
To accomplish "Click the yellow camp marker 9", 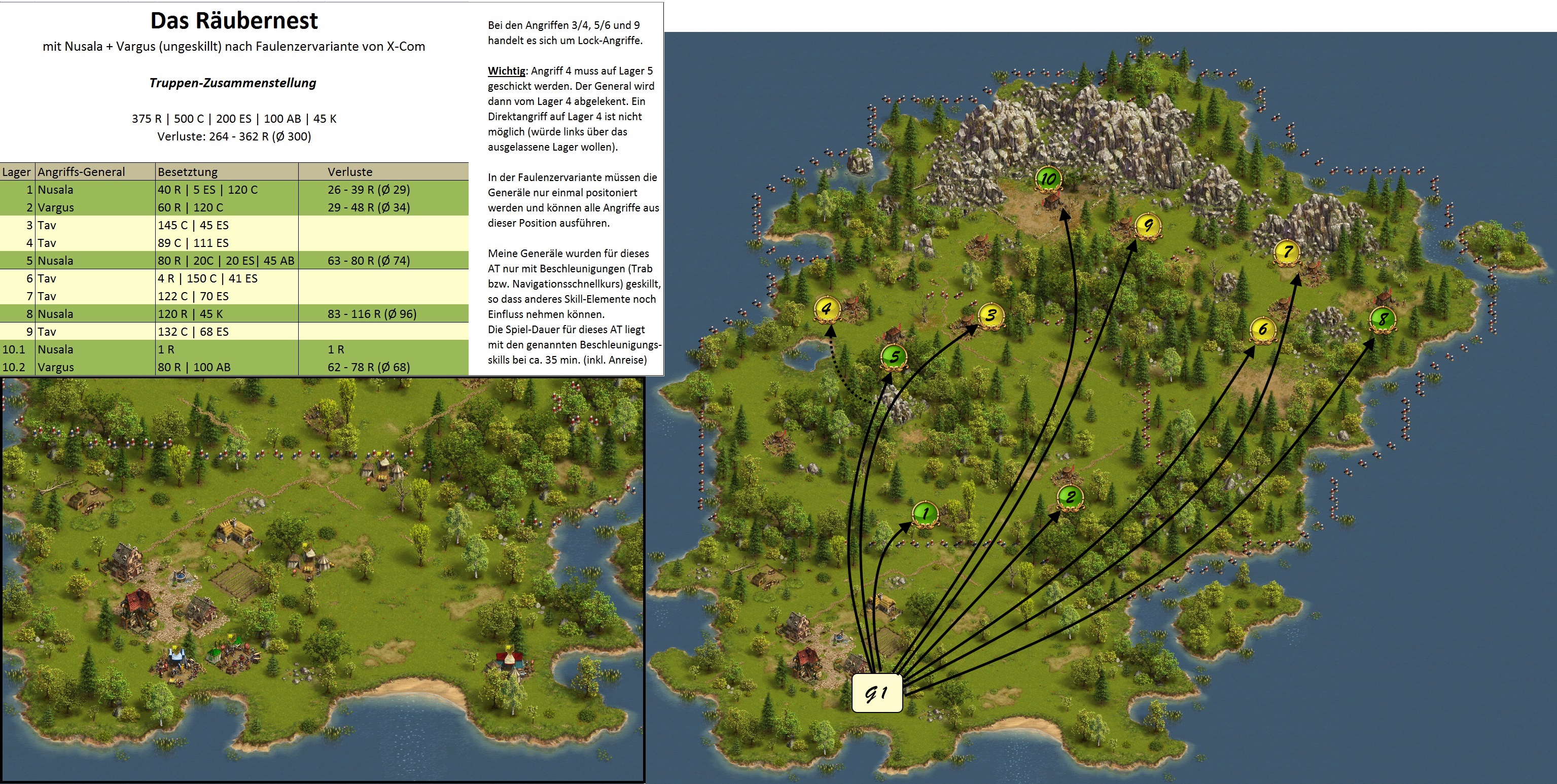I will point(1148,226).
